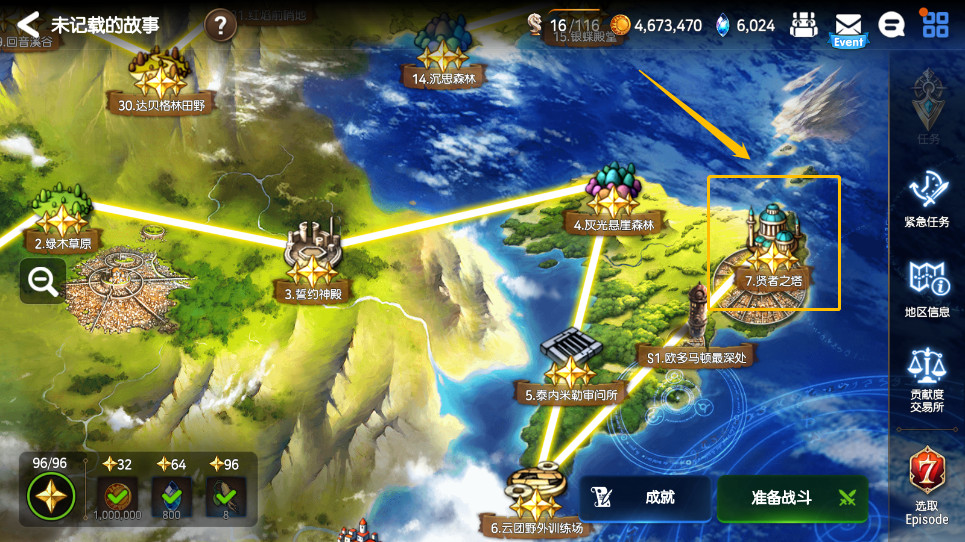
Task: Open stage 2.绿木草原 map node
Action: 62,218
